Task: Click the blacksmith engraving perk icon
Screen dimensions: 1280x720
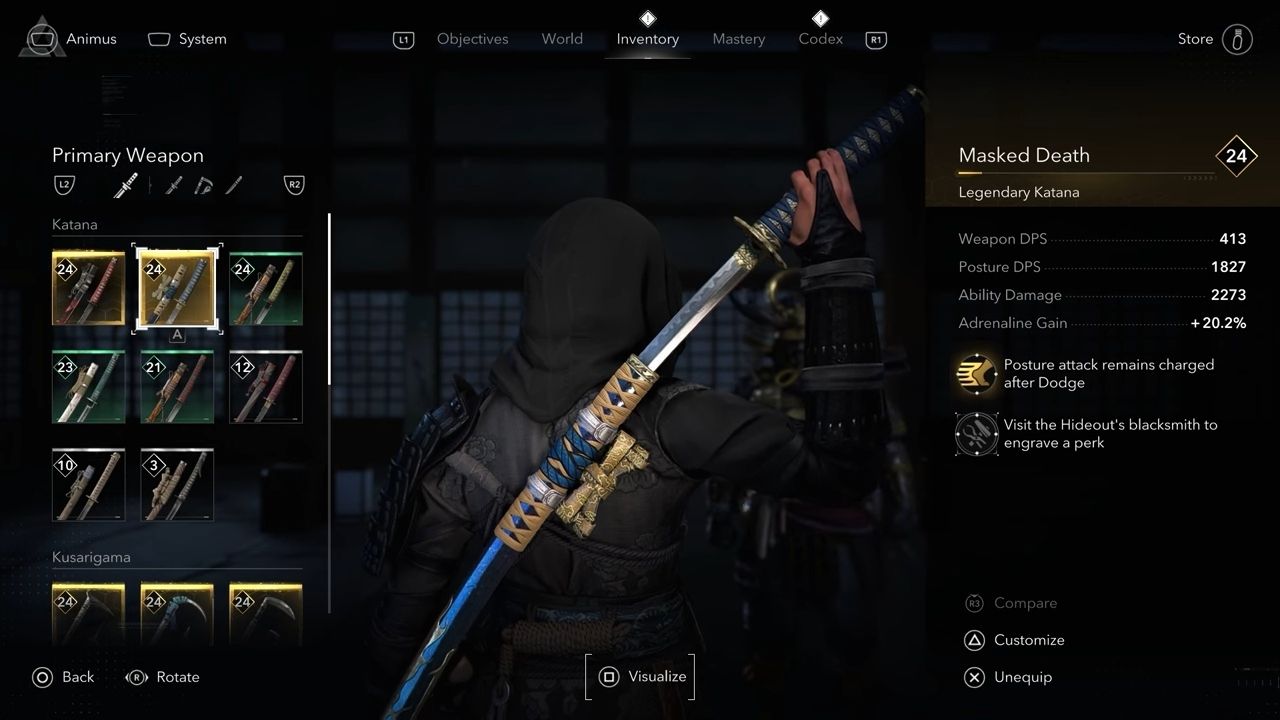Action: [976, 434]
